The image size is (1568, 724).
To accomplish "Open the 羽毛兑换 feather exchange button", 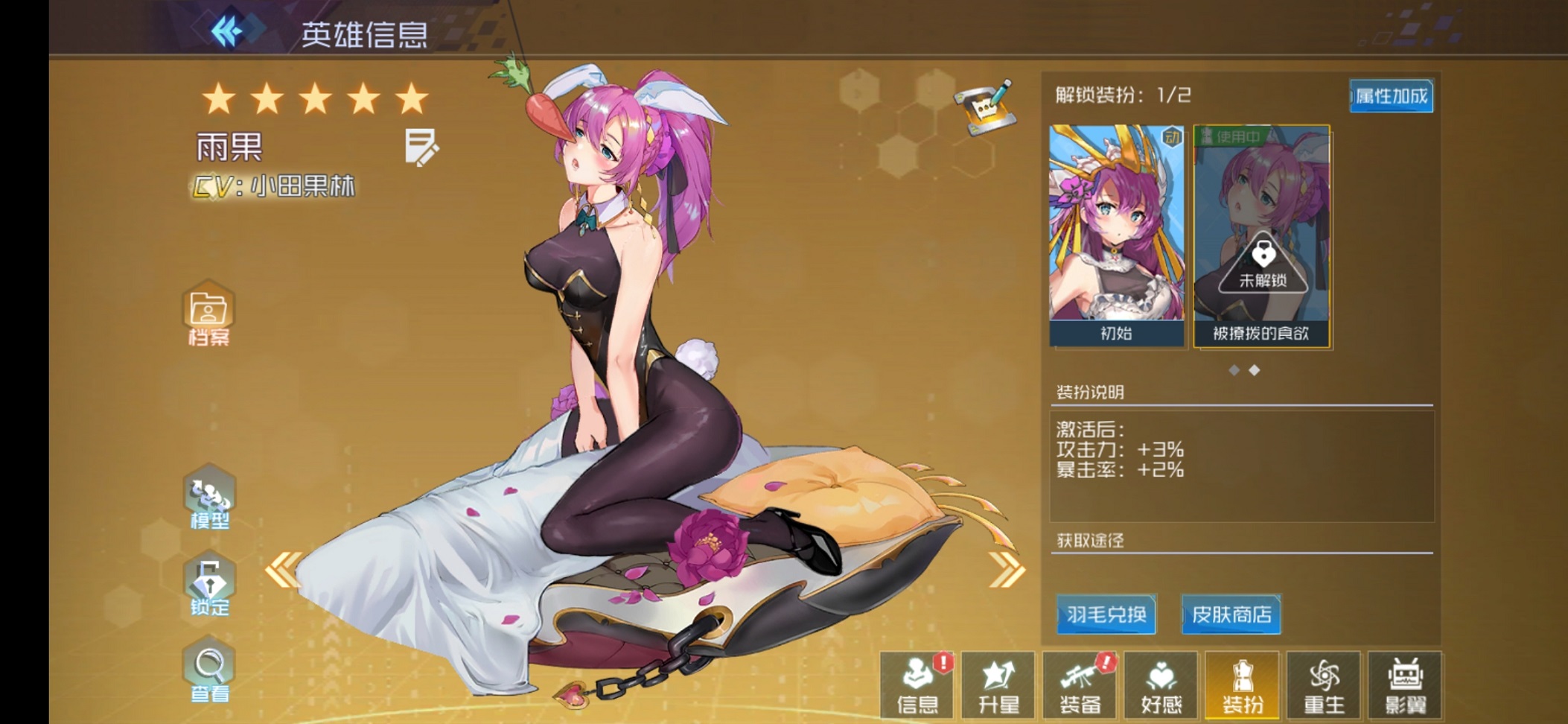I will (x=1106, y=615).
